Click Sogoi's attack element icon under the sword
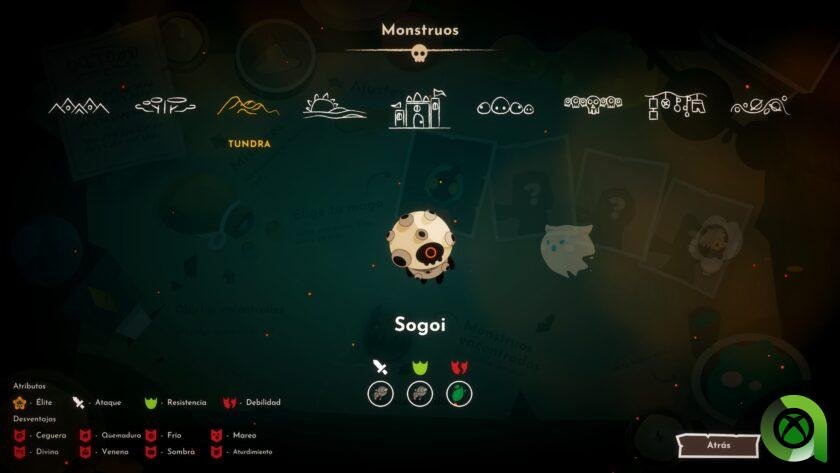Screen dimensions: 840x473 [x=380, y=393]
